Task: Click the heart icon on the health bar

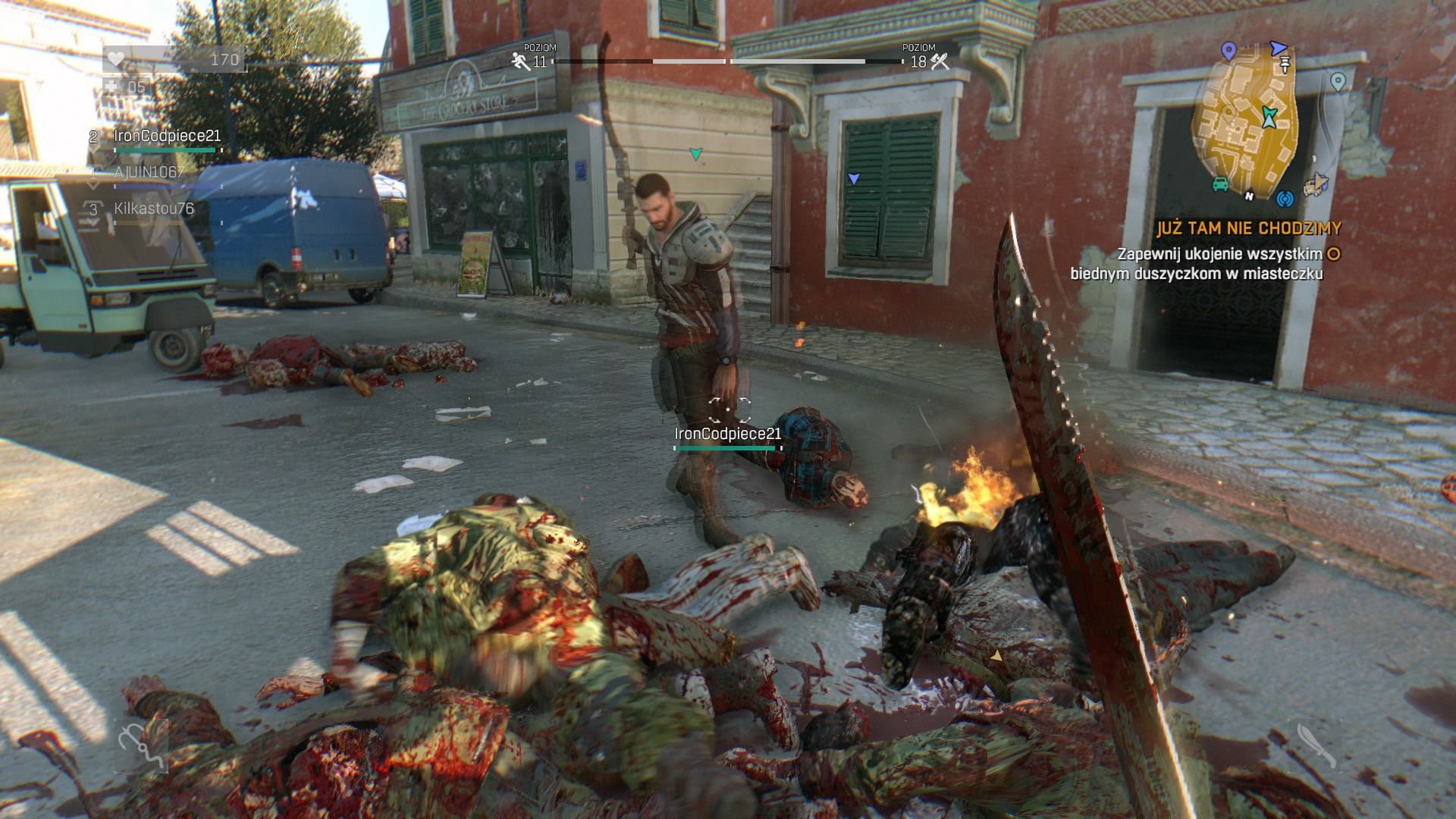Action: point(116,58)
